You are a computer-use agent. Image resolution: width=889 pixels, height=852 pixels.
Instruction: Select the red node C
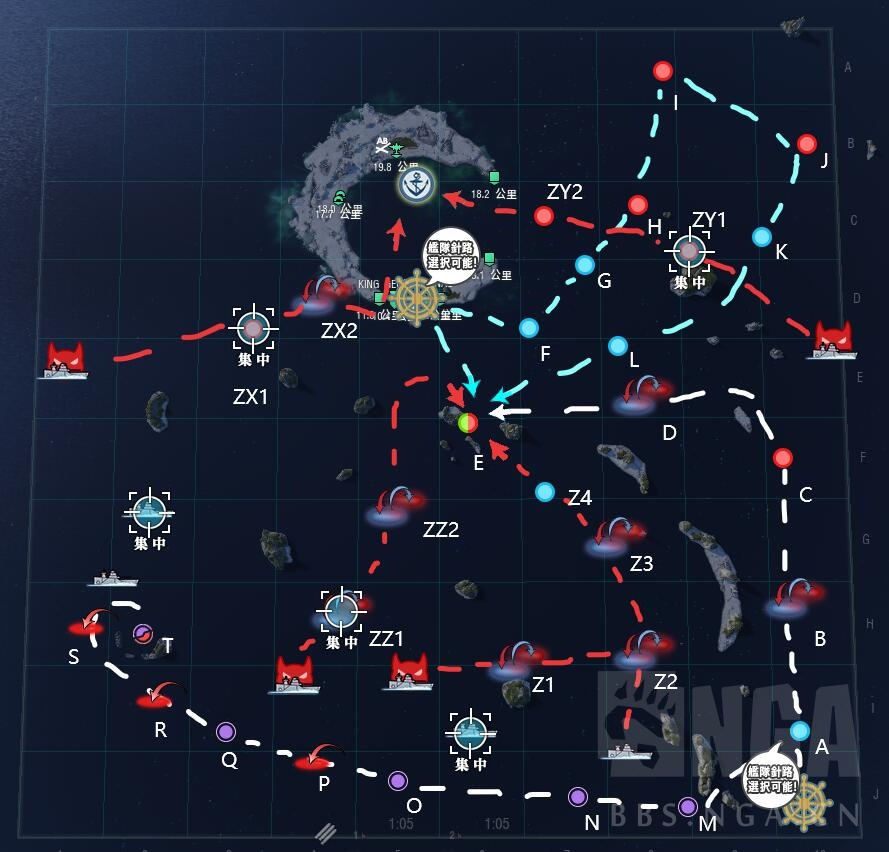coord(783,458)
